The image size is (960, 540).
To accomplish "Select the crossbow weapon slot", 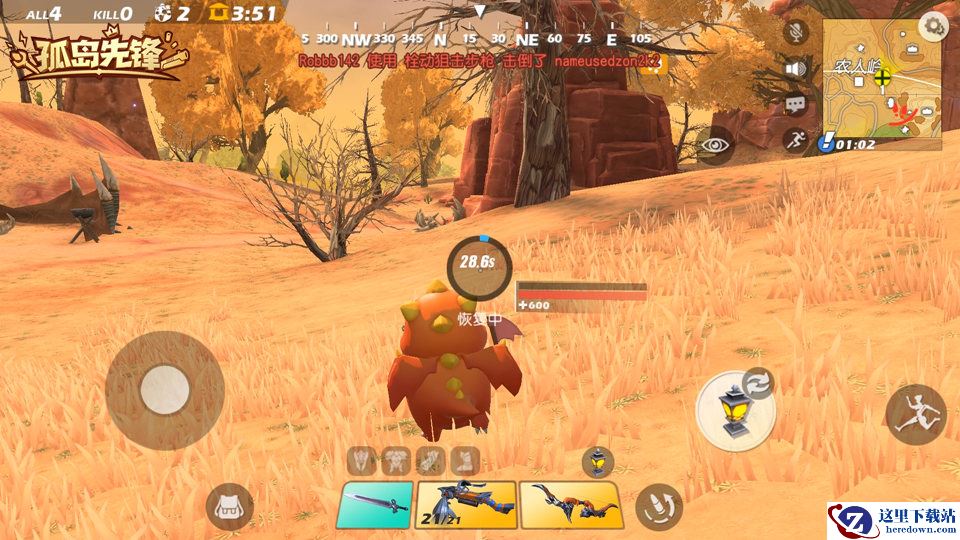I will click(x=466, y=504).
